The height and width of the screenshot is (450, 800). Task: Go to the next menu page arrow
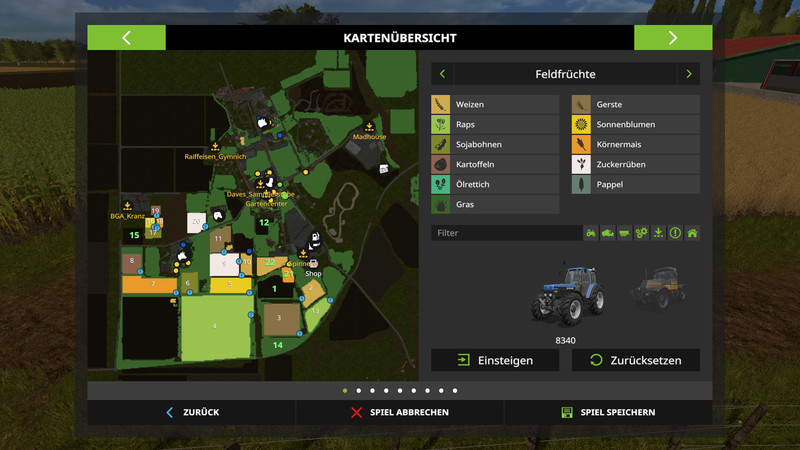(x=673, y=38)
